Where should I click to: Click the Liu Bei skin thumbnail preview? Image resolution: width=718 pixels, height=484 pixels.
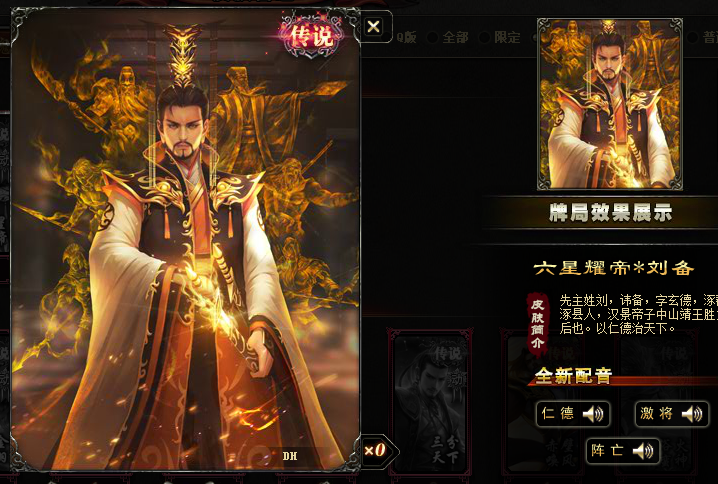(x=609, y=103)
